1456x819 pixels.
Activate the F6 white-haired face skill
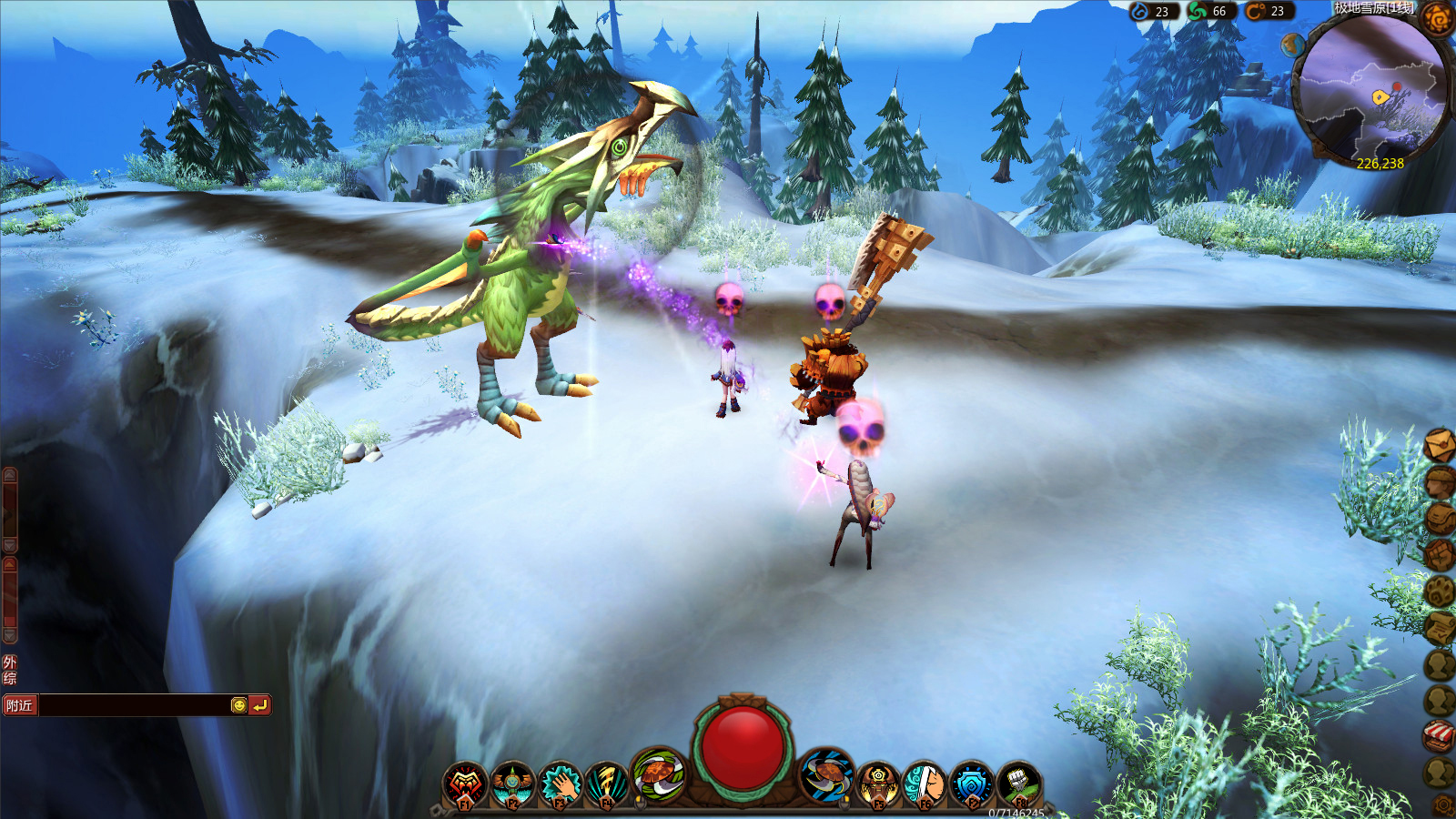[x=925, y=784]
